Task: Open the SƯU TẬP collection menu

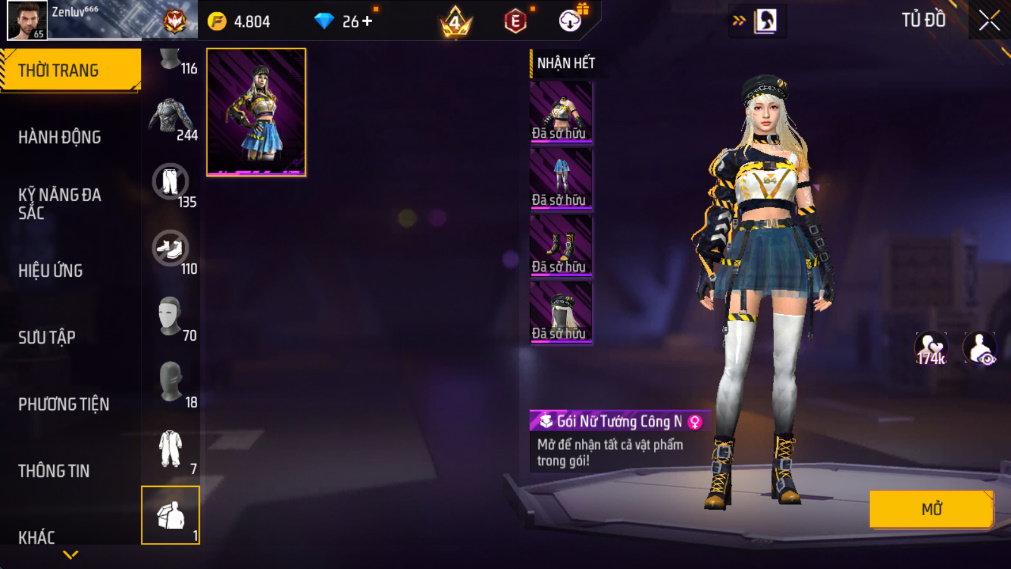Action: click(x=47, y=337)
